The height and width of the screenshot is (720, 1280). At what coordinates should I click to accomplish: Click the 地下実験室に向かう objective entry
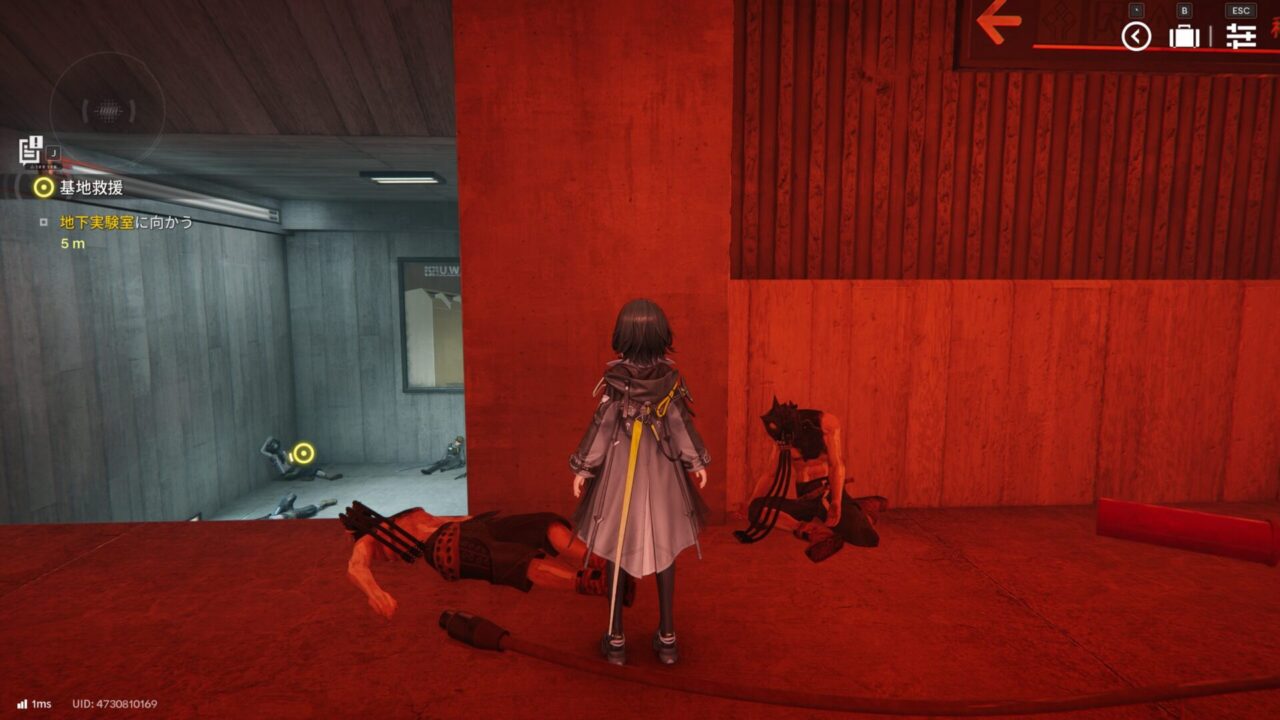126,222
